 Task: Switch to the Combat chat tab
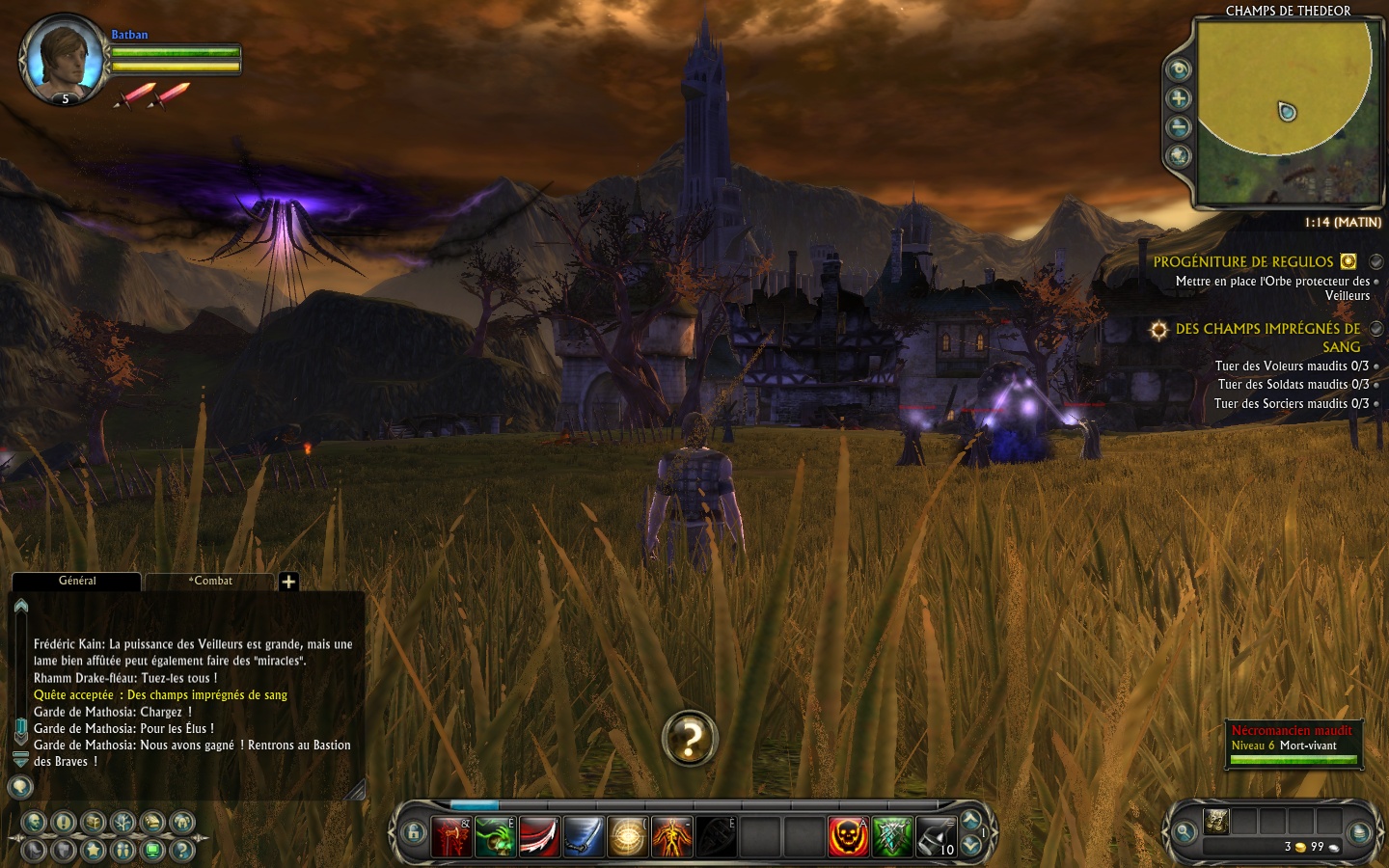(212, 581)
